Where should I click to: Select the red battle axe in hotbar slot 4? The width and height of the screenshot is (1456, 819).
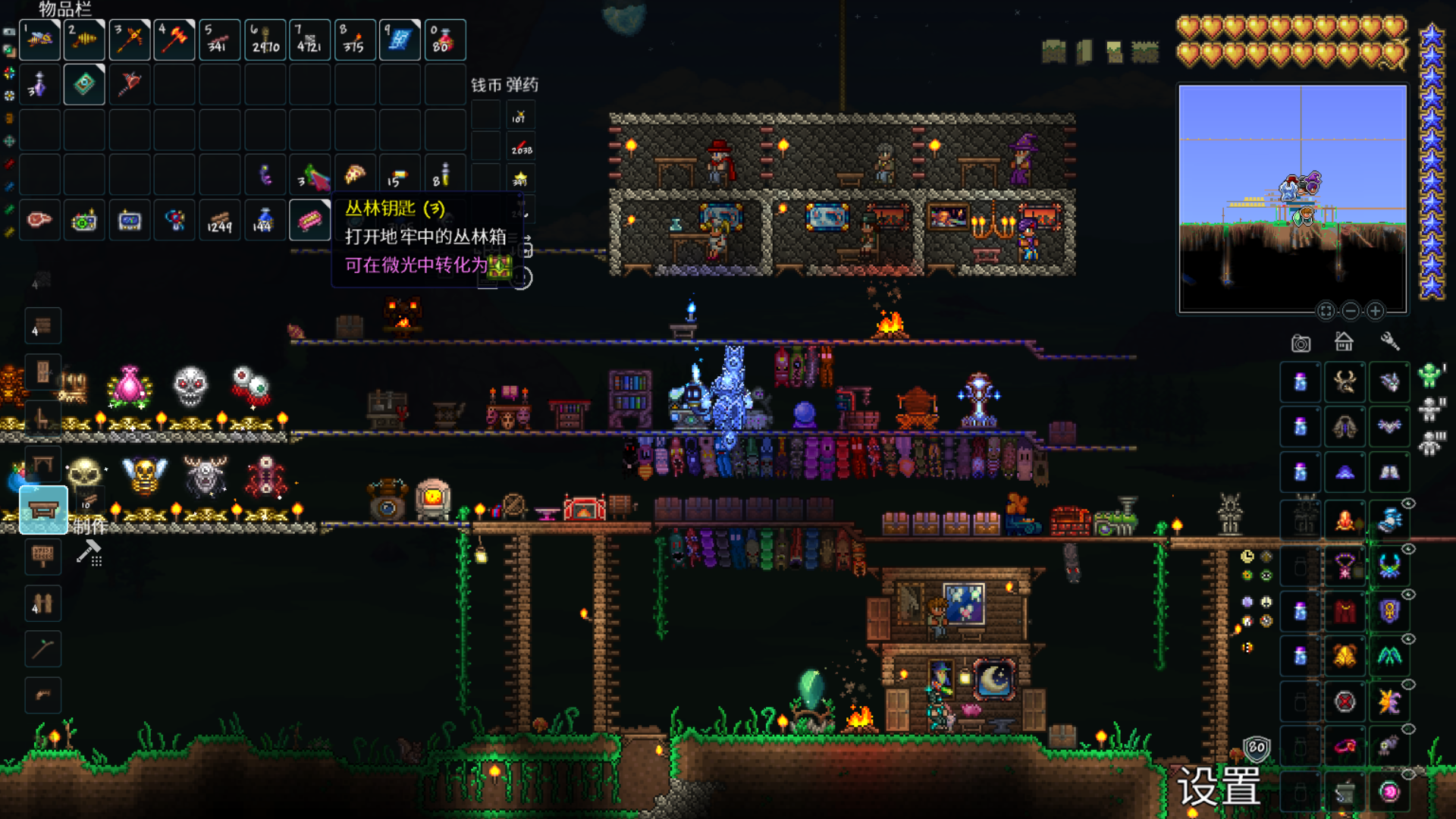coord(174,39)
